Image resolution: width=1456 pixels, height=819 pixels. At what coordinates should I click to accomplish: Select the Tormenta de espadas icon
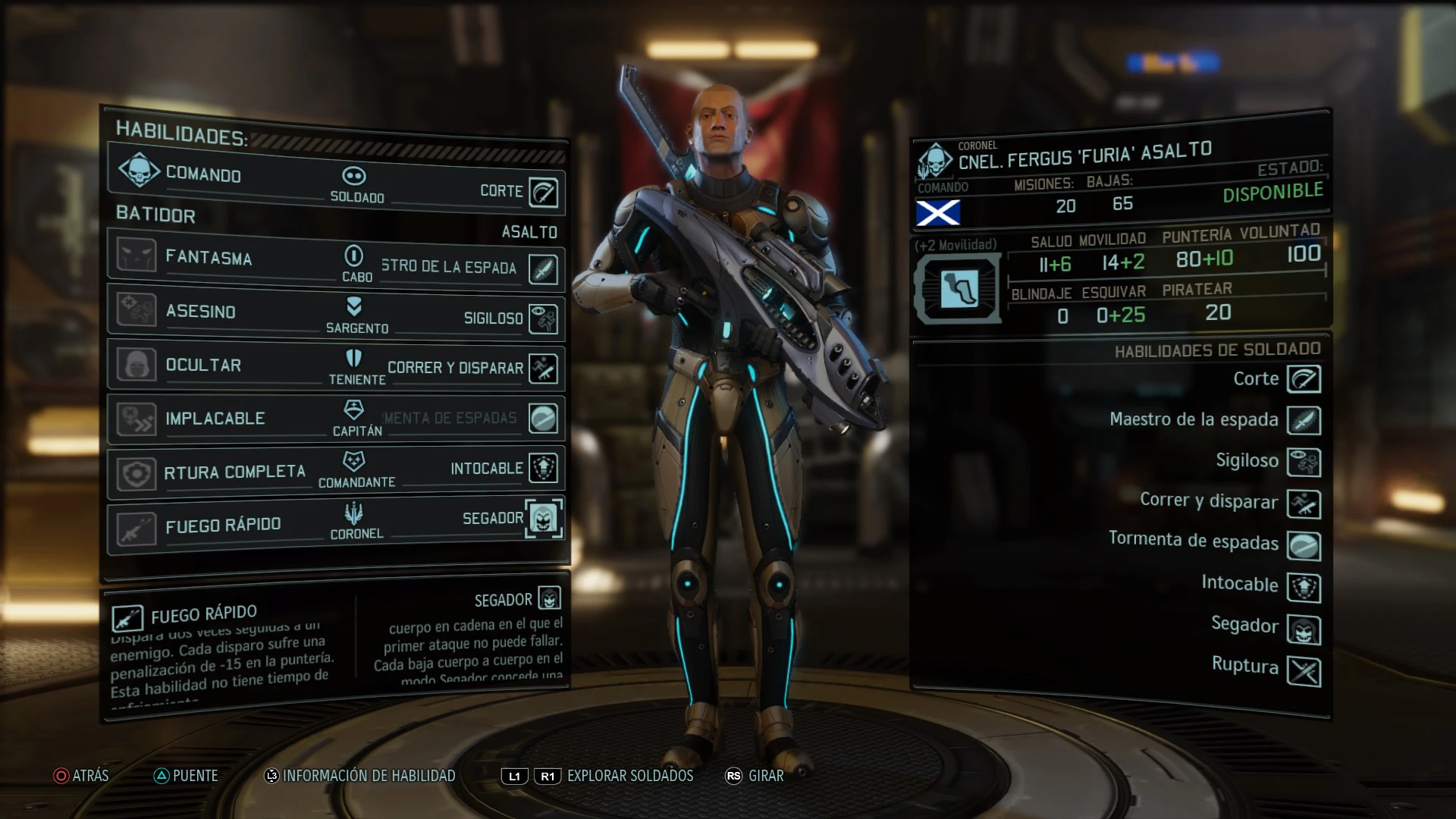pos(1304,546)
